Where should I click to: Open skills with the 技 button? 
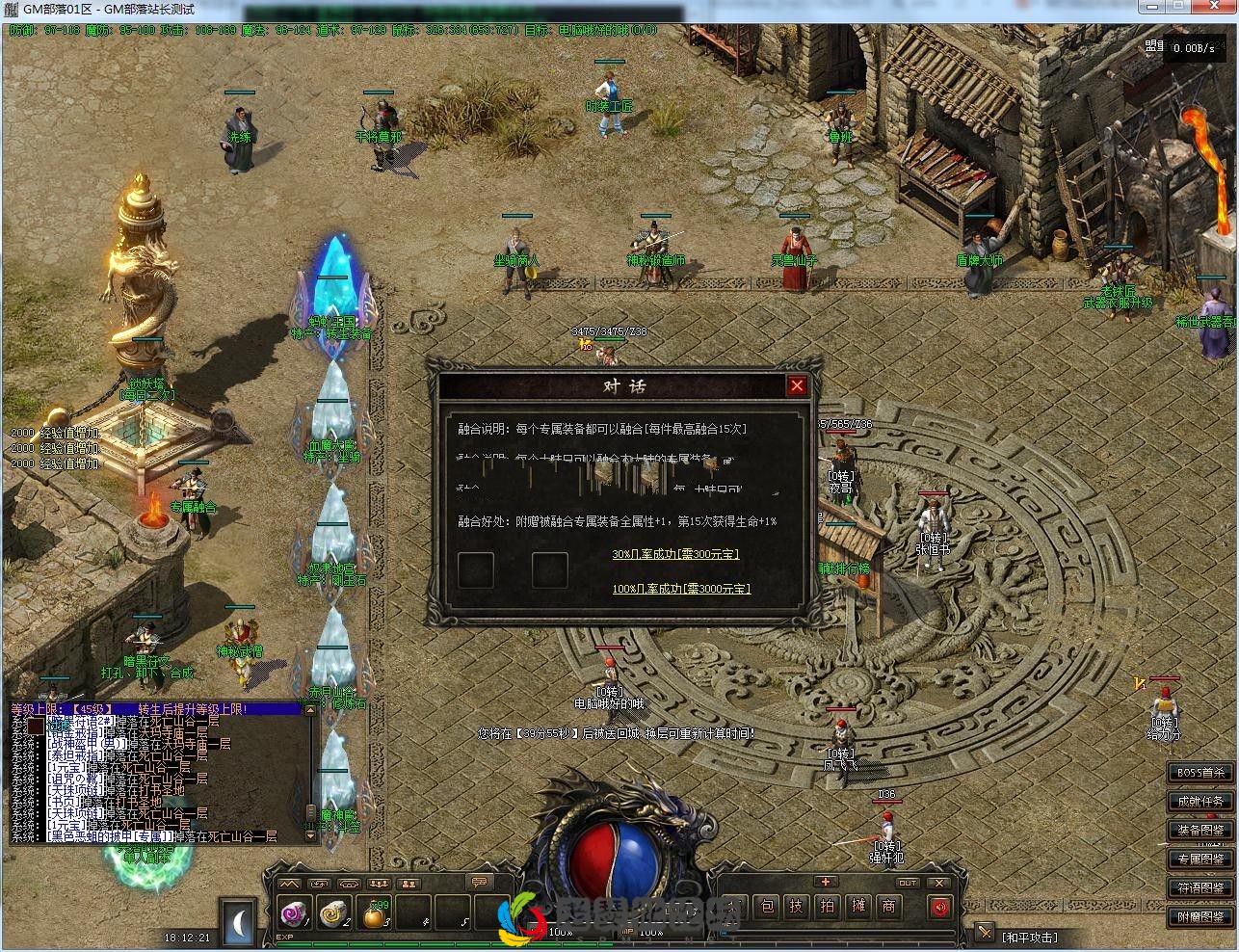click(x=797, y=907)
